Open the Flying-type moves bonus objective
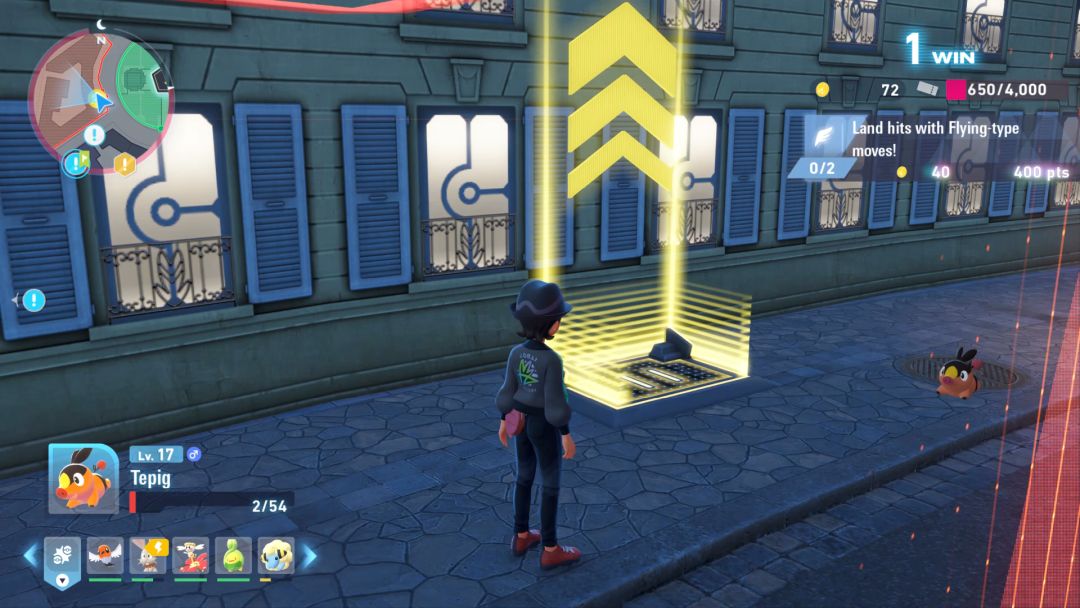The width and height of the screenshot is (1080, 608). 940,139
